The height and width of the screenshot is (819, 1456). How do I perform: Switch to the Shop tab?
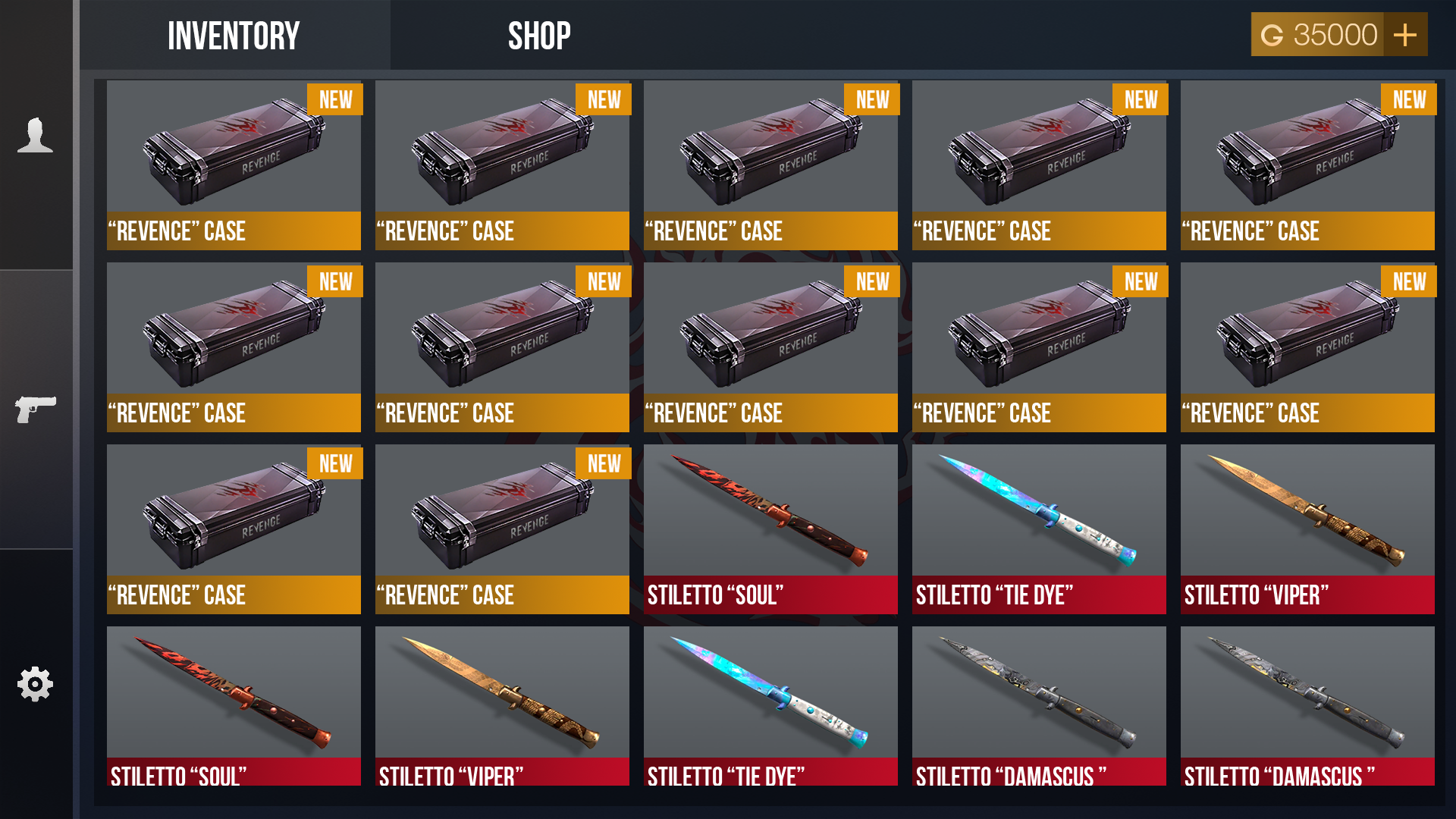pyautogui.click(x=538, y=34)
